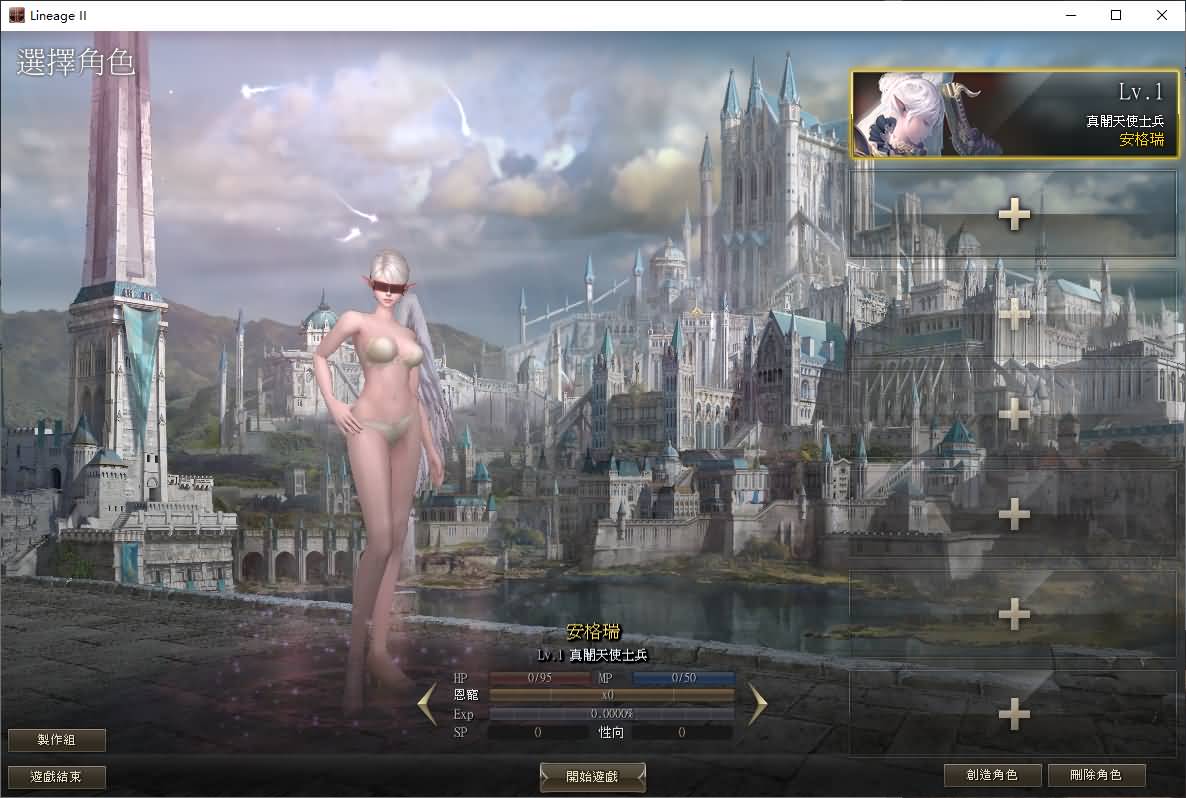1186x798 pixels.
Task: Rotate character with the right arrow
Action: pyautogui.click(x=757, y=704)
